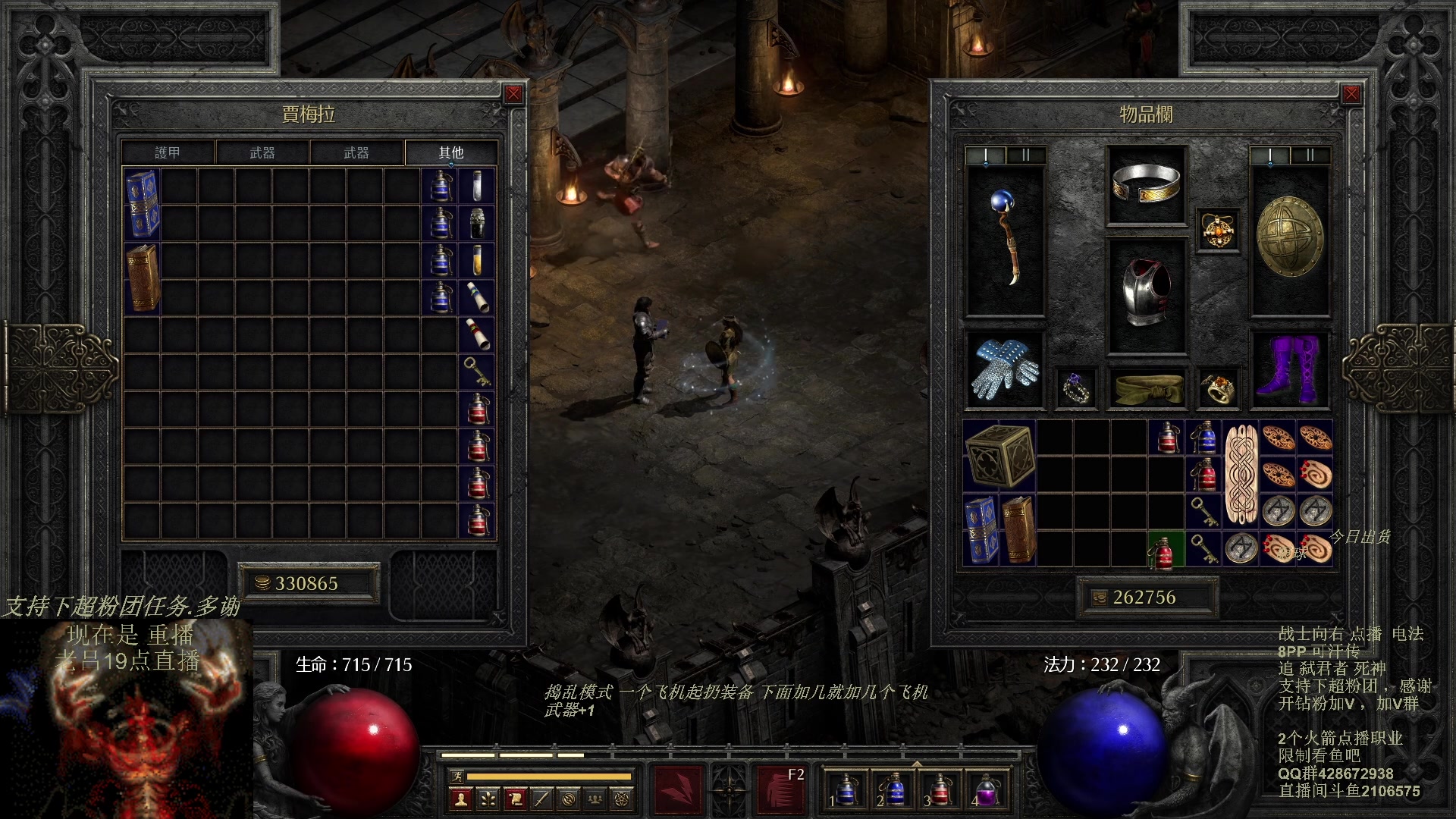Buy the brown tome from the vendor
This screenshot has height=819, width=1456.
[x=142, y=278]
